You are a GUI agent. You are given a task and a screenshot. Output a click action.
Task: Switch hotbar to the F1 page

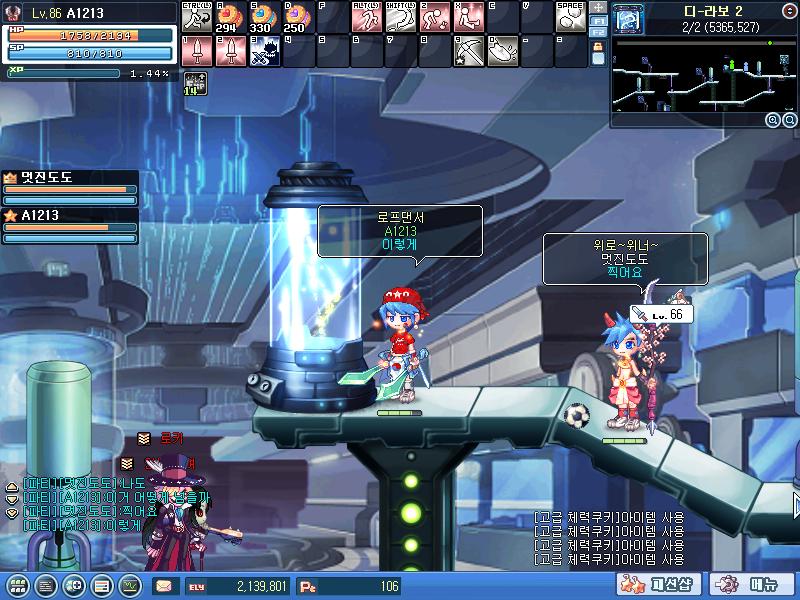pyautogui.click(x=600, y=20)
